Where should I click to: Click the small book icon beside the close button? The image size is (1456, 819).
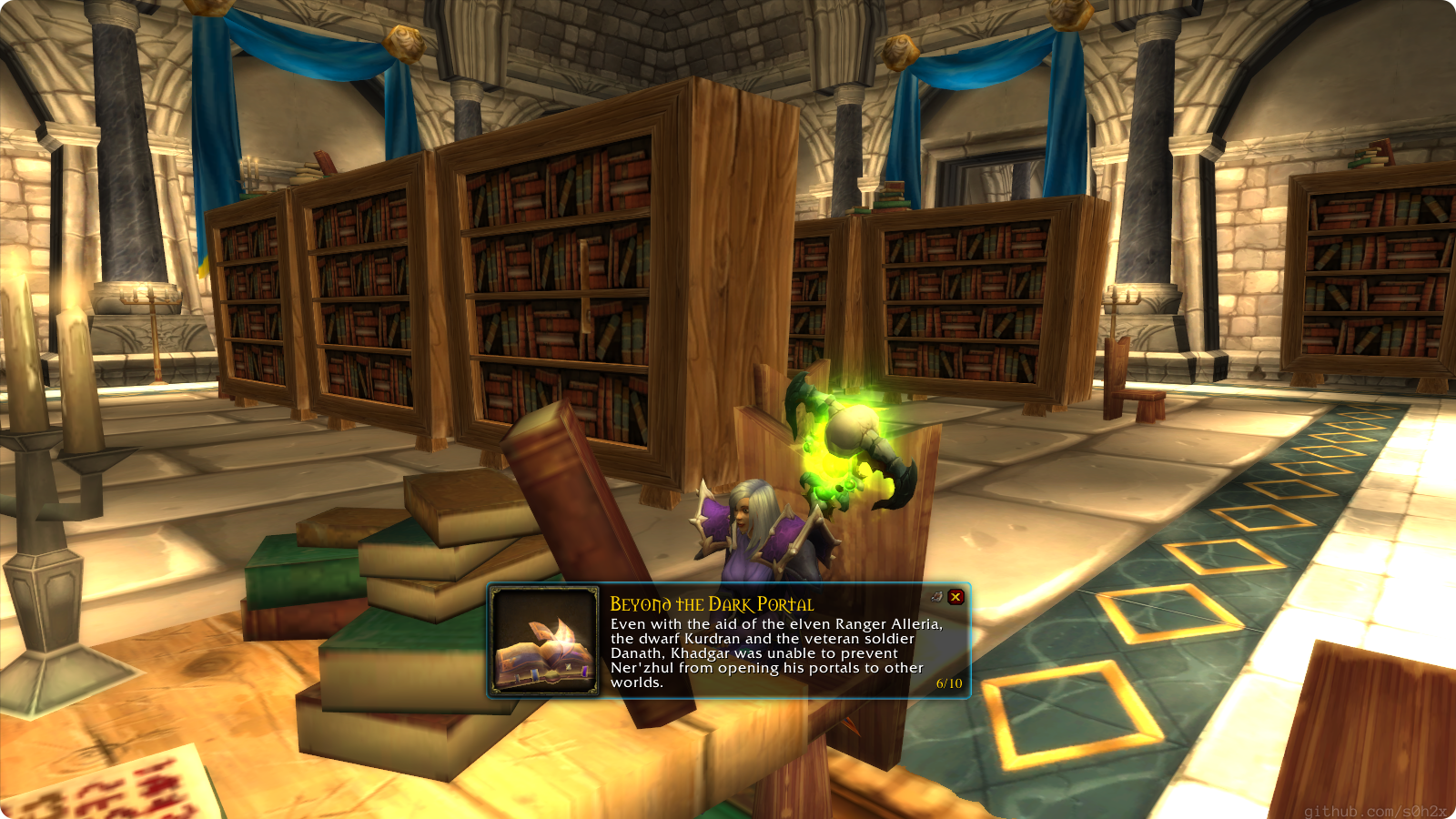(936, 597)
